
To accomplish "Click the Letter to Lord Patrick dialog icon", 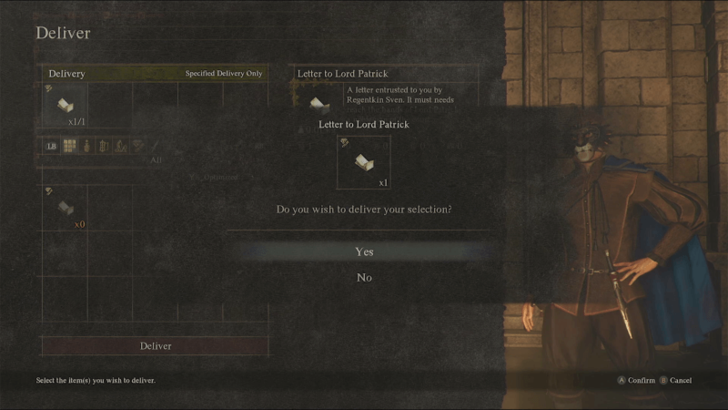I will (x=363, y=162).
